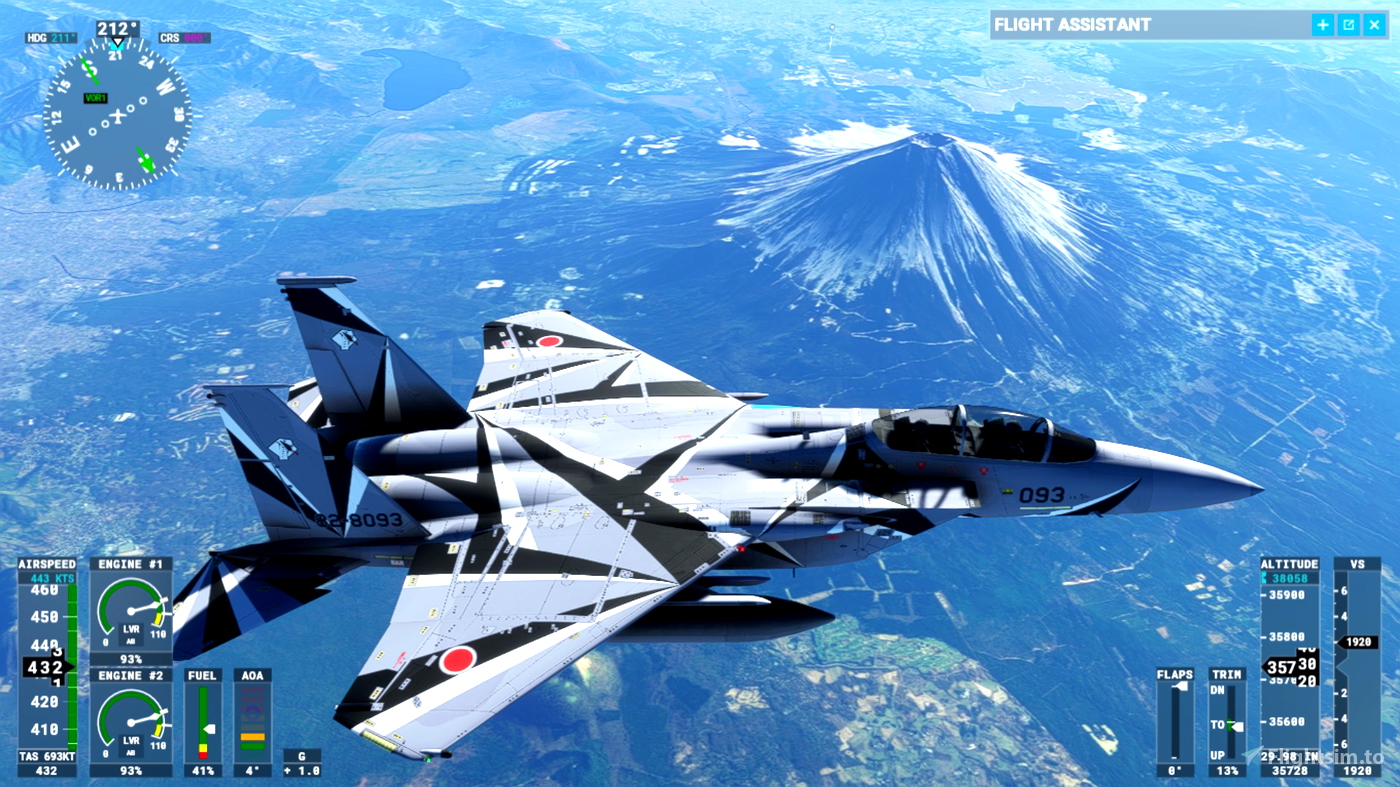Select the VOR1 indicator on the compass
Screen dimensions: 1400x787
(x=96, y=97)
